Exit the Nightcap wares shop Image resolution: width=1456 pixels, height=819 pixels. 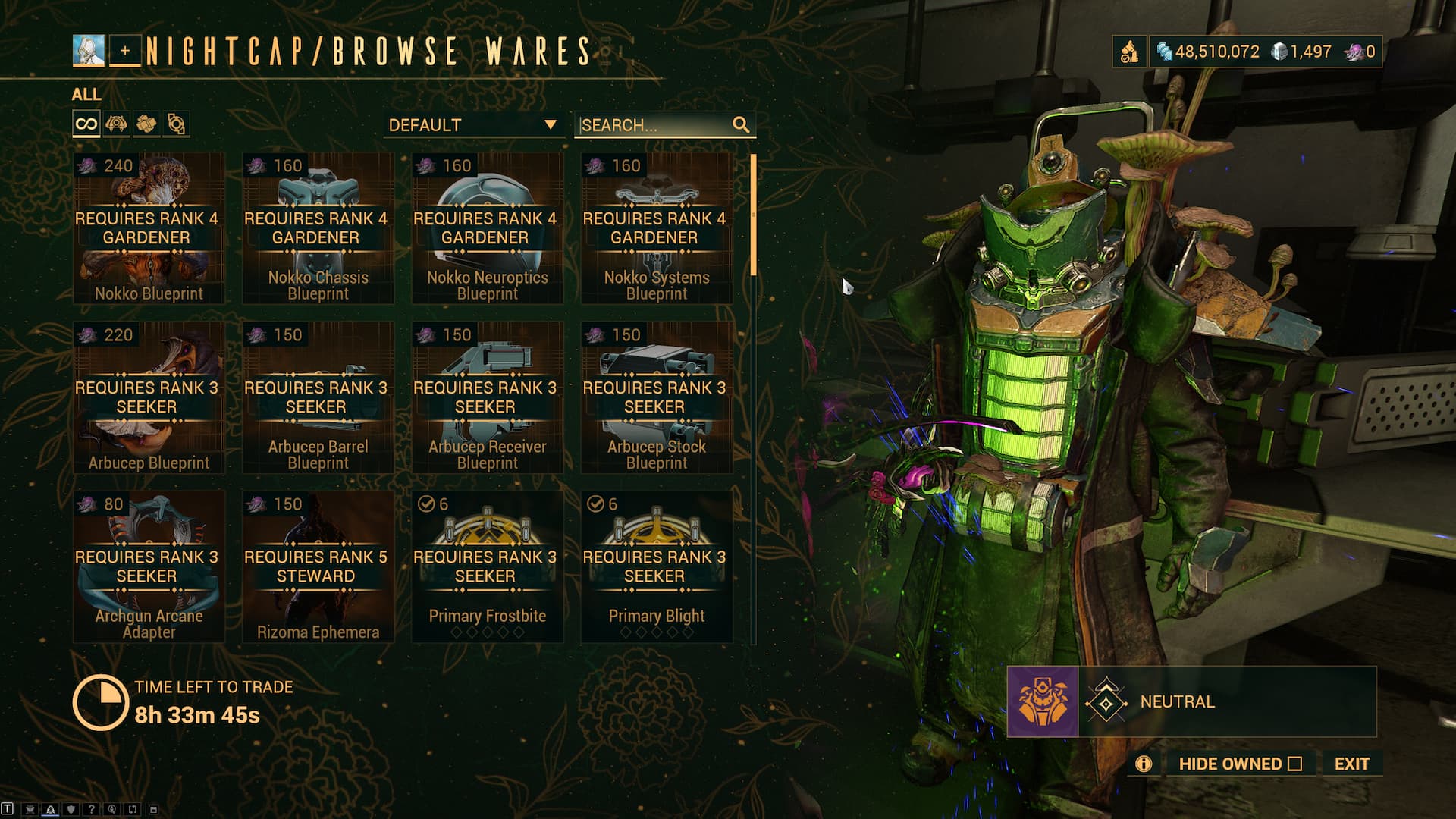[x=1351, y=764]
